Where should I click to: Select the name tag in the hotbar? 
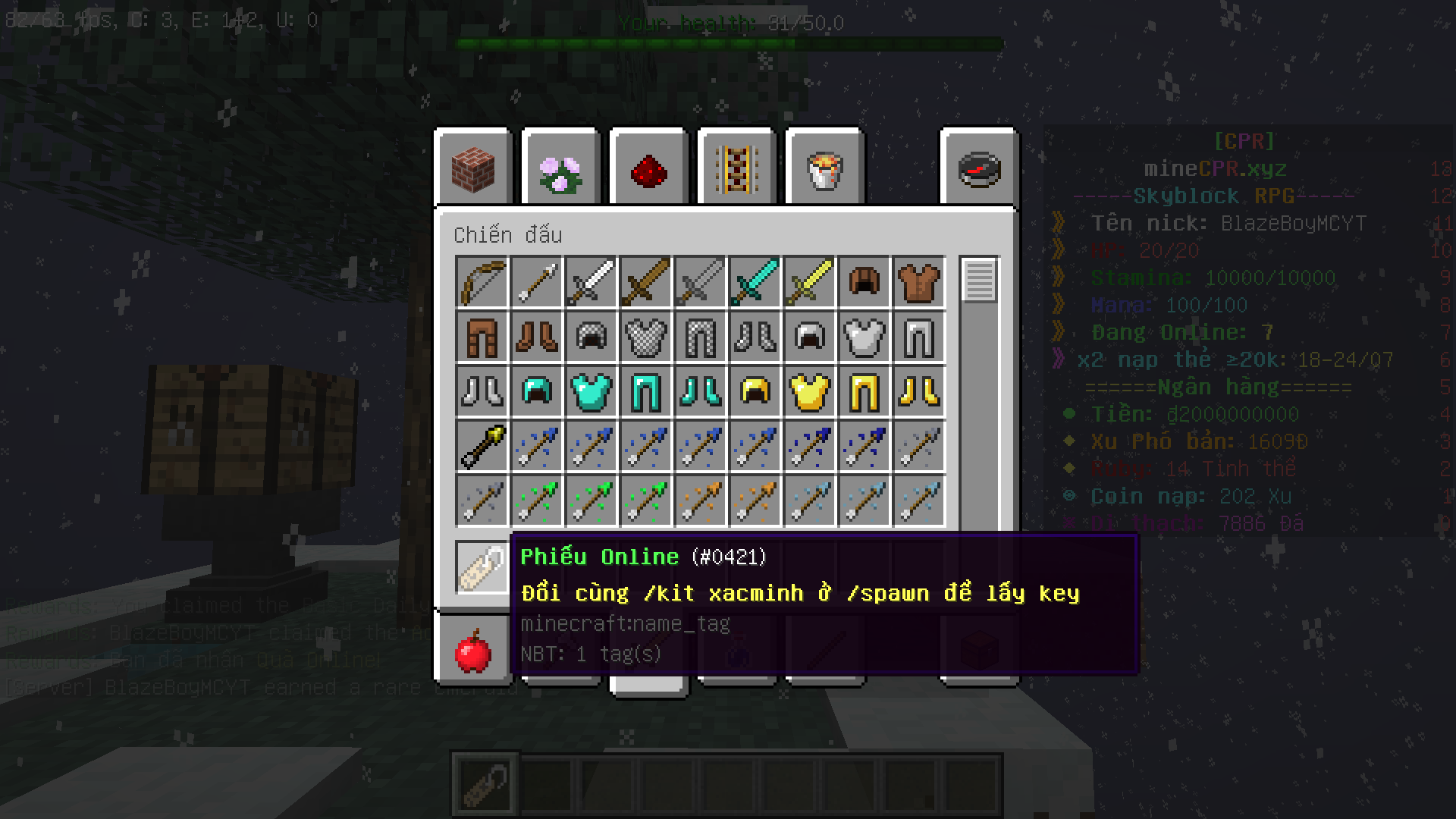(x=485, y=783)
